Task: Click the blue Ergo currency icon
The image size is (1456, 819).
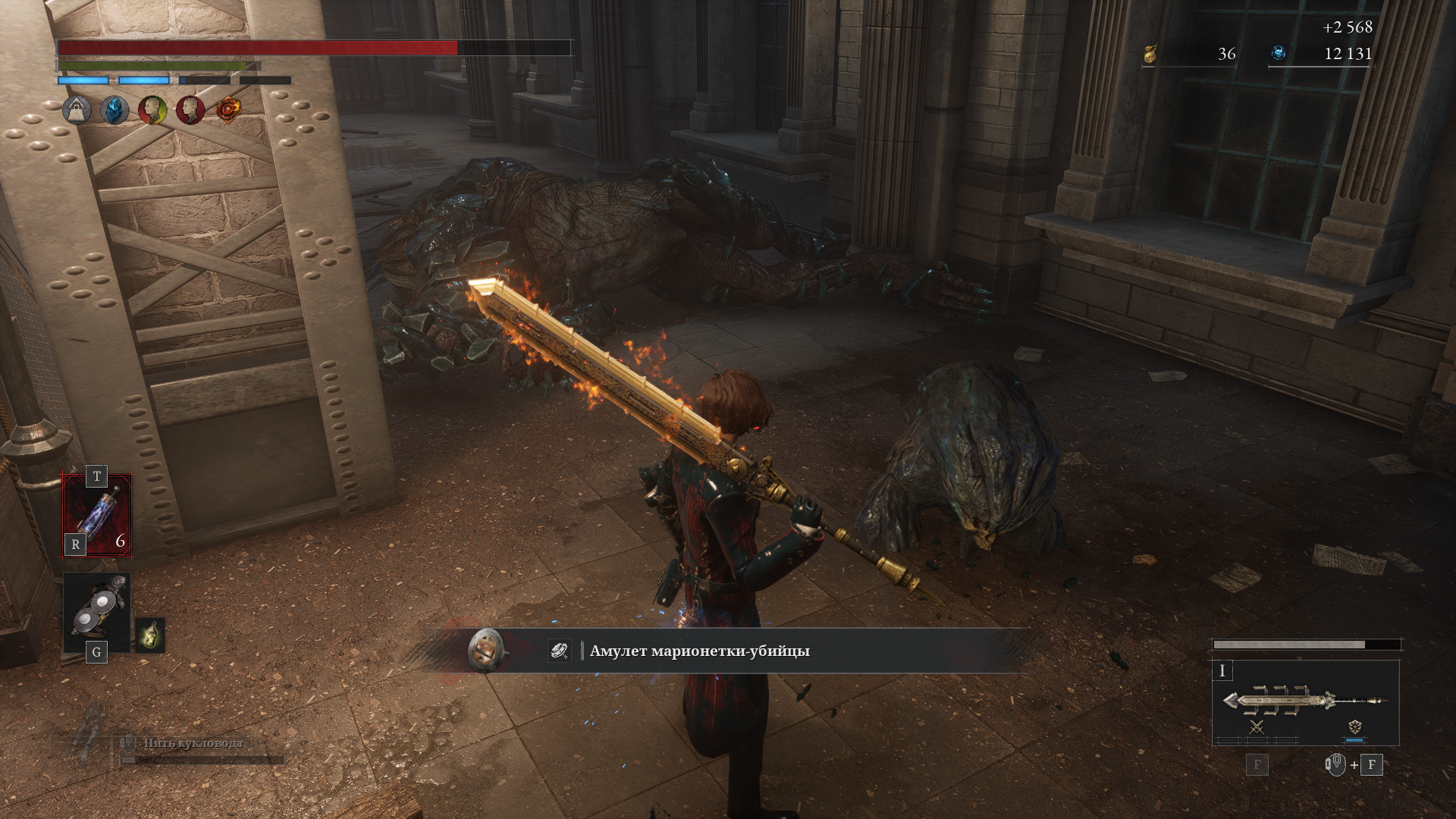Action: pyautogui.click(x=1279, y=53)
